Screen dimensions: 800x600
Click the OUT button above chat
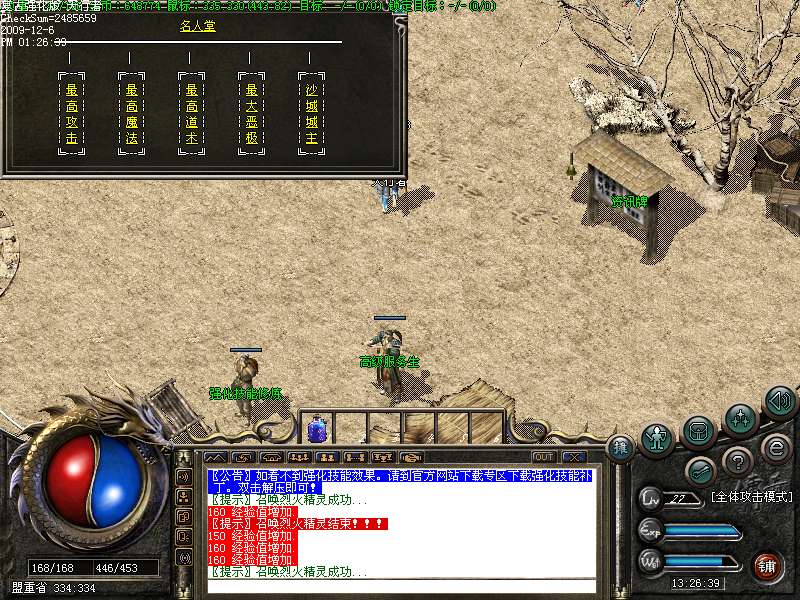[x=543, y=457]
